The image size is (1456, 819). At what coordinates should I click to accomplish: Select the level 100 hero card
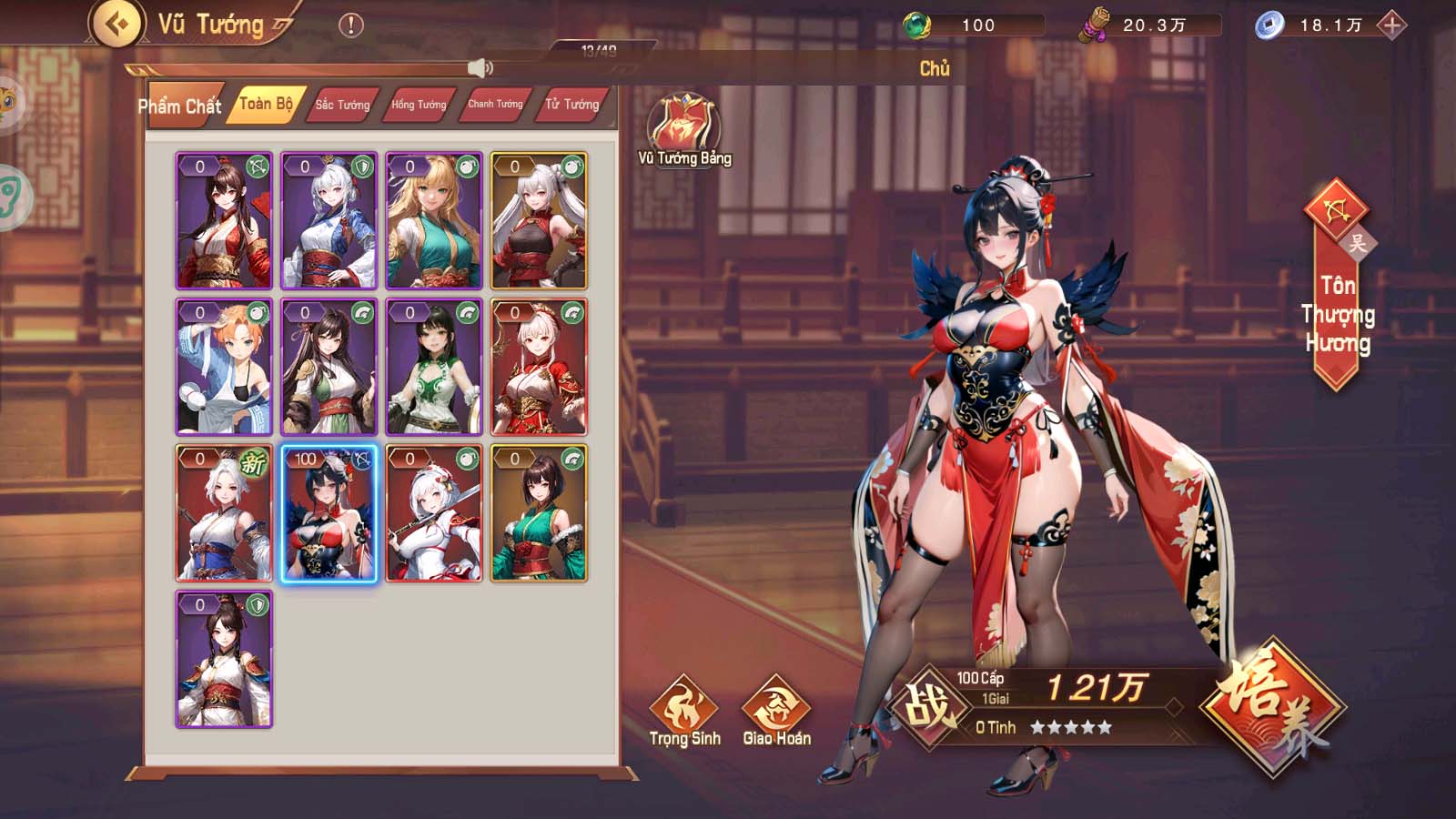point(329,513)
